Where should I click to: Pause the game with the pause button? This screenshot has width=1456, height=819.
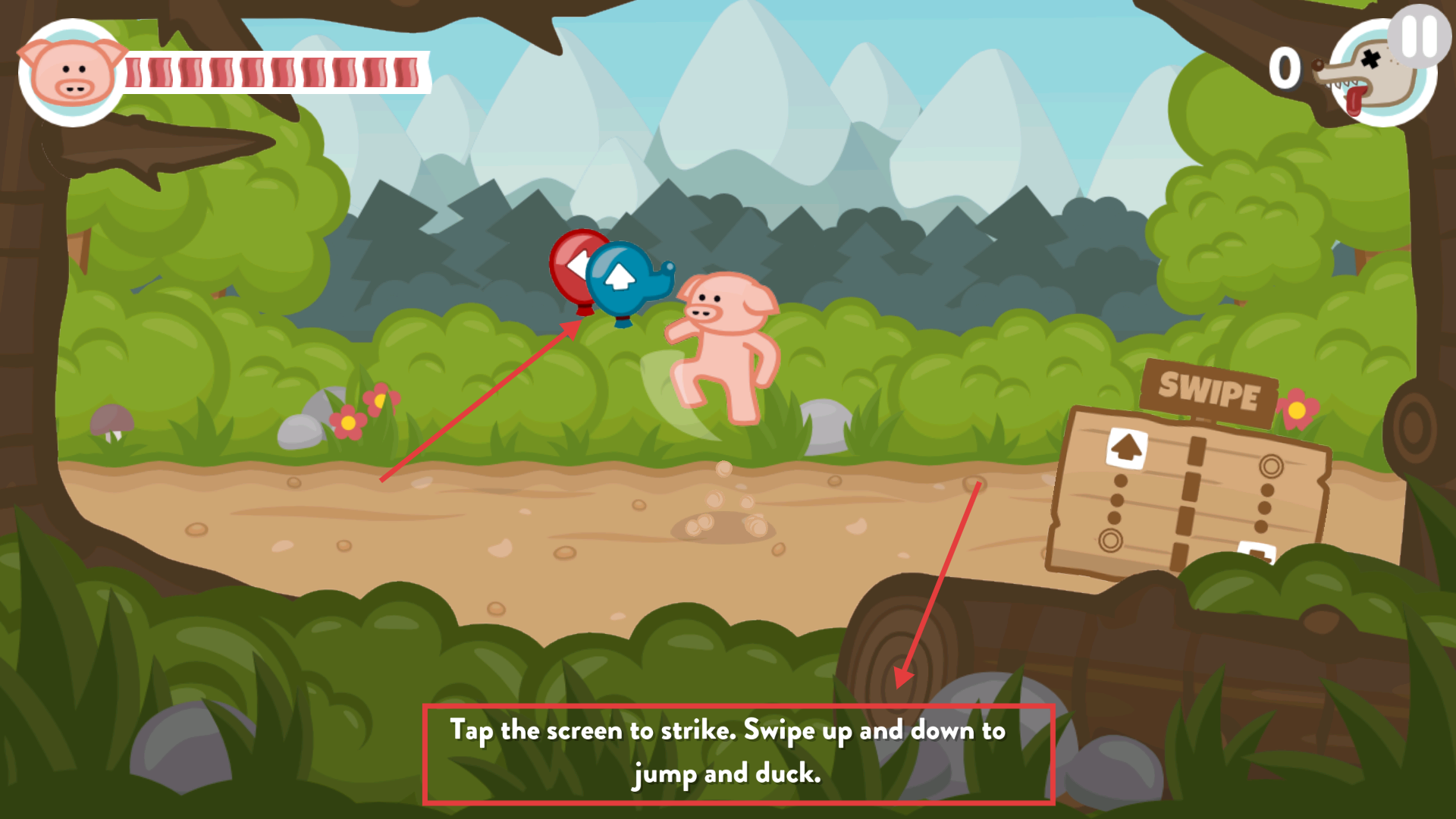click(1420, 36)
